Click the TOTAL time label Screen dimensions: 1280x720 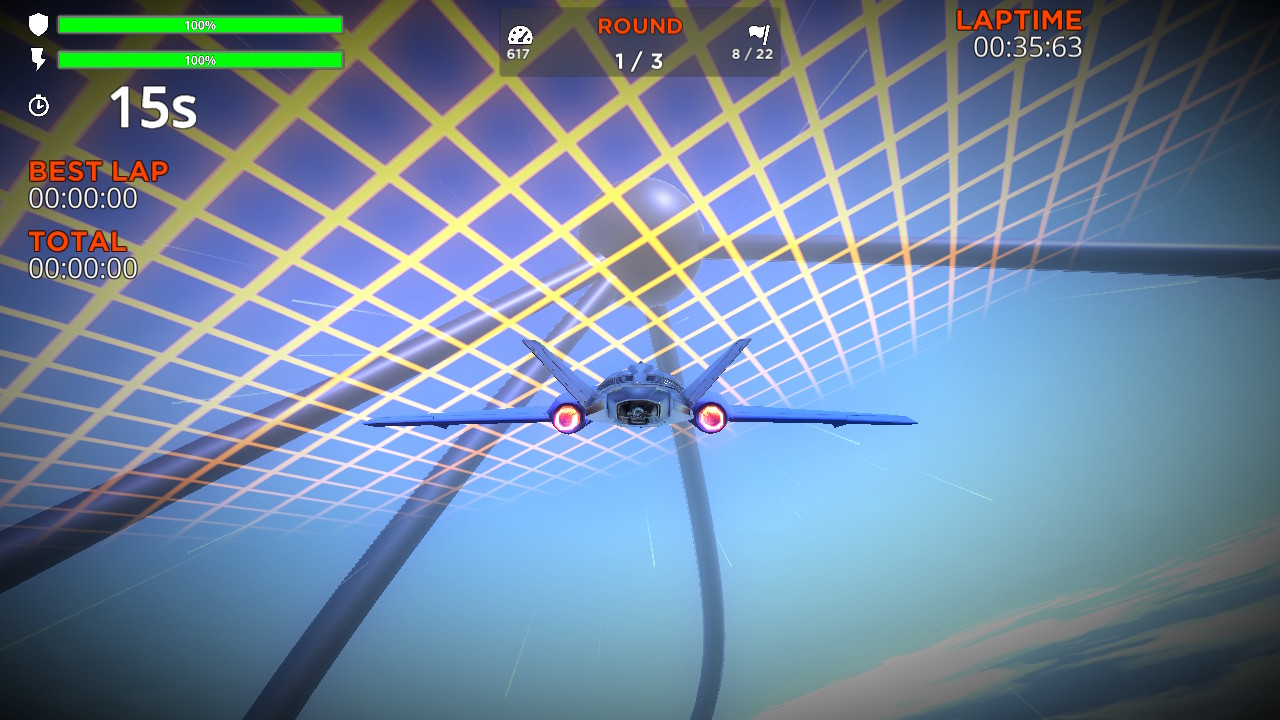point(77,241)
